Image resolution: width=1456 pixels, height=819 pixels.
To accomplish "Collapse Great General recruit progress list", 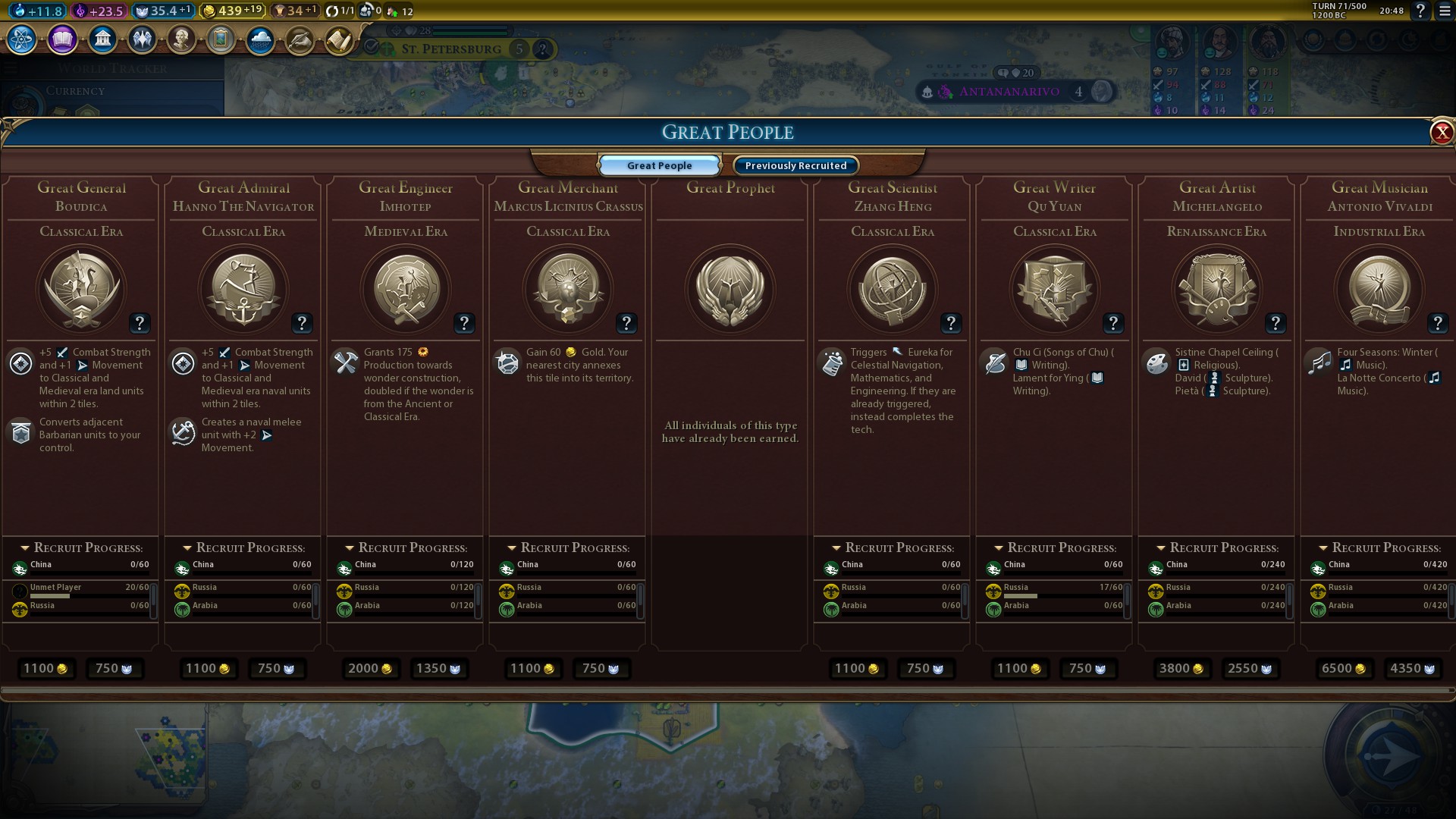I will pyautogui.click(x=25, y=548).
